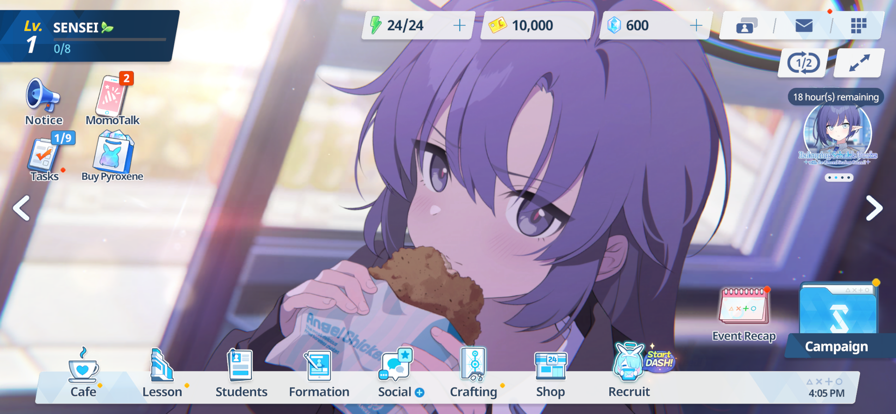The image size is (896, 414).
Task: Open the Crafting menu
Action: pyautogui.click(x=473, y=372)
